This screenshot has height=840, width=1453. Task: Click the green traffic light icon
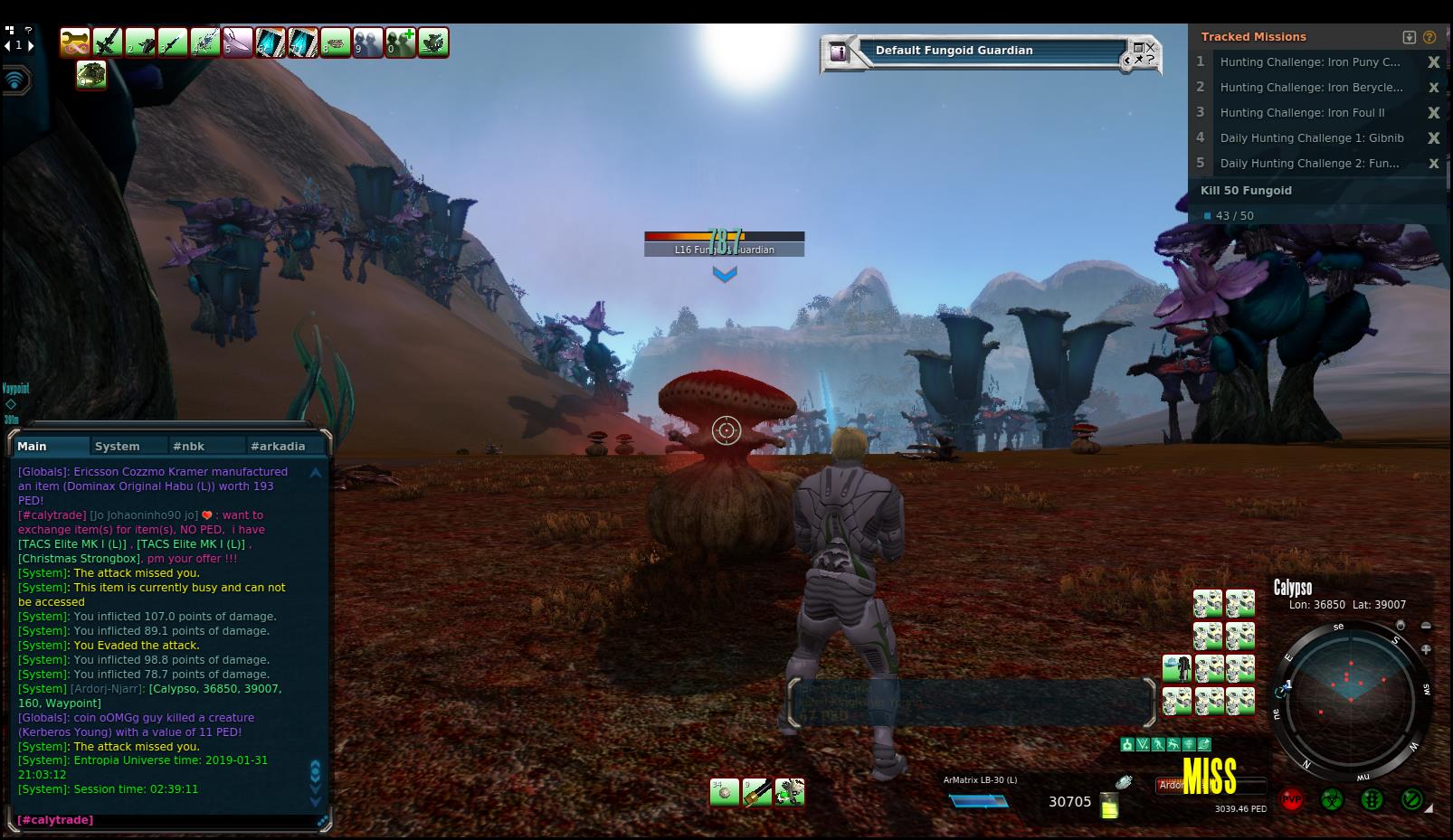coord(1372,800)
